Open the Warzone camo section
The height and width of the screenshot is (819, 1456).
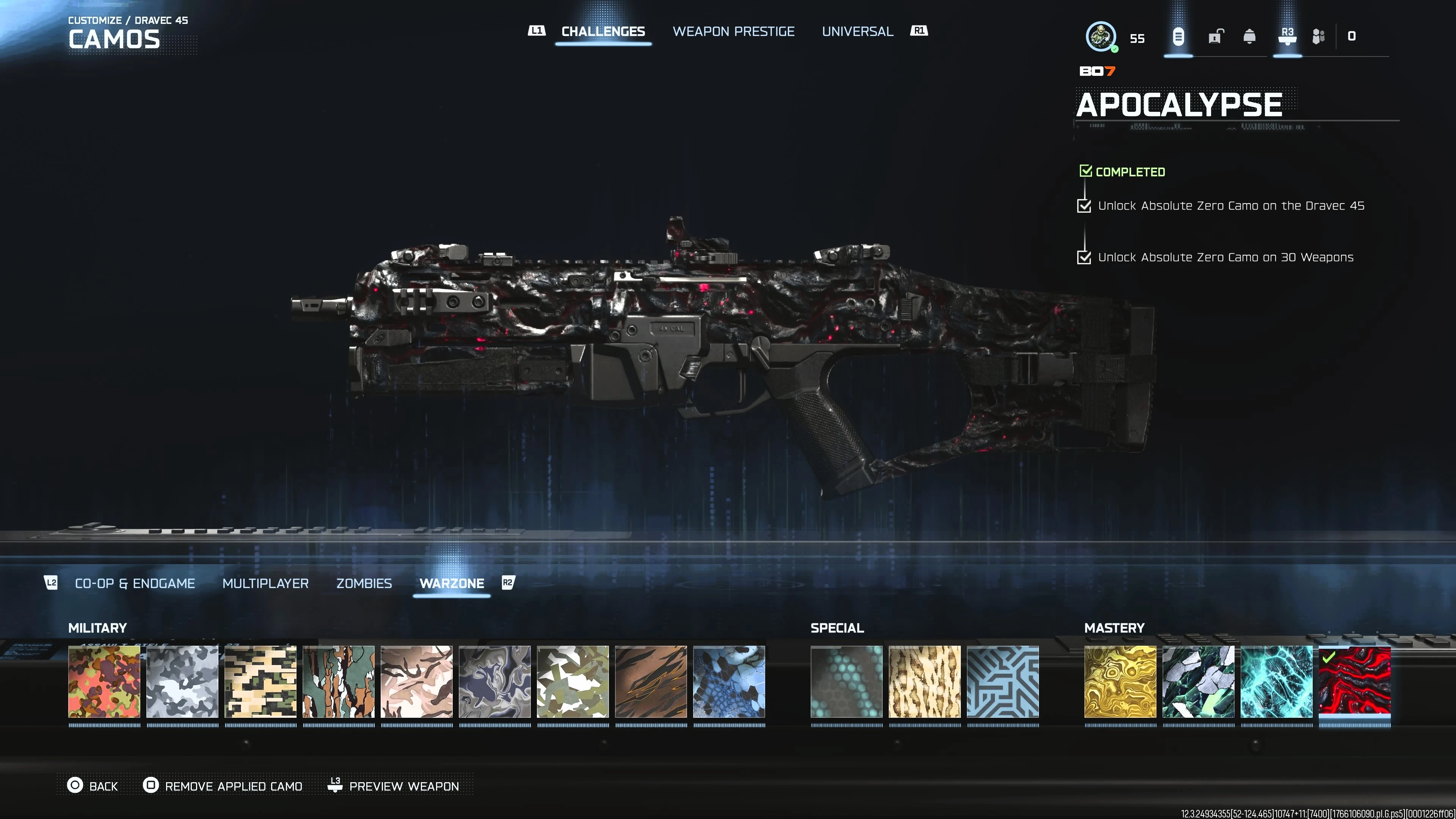[x=452, y=583]
